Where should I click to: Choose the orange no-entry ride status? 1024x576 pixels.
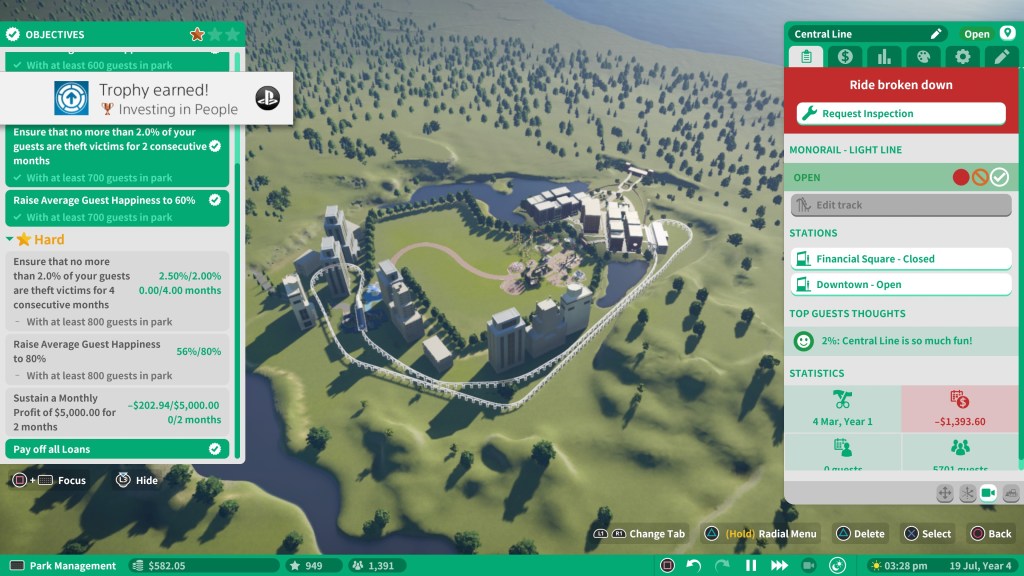click(x=980, y=178)
